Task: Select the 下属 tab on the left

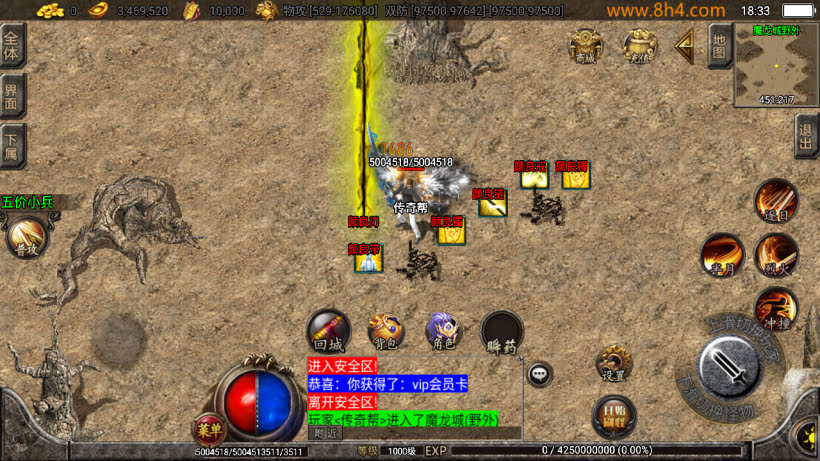Action: pyautogui.click(x=12, y=146)
